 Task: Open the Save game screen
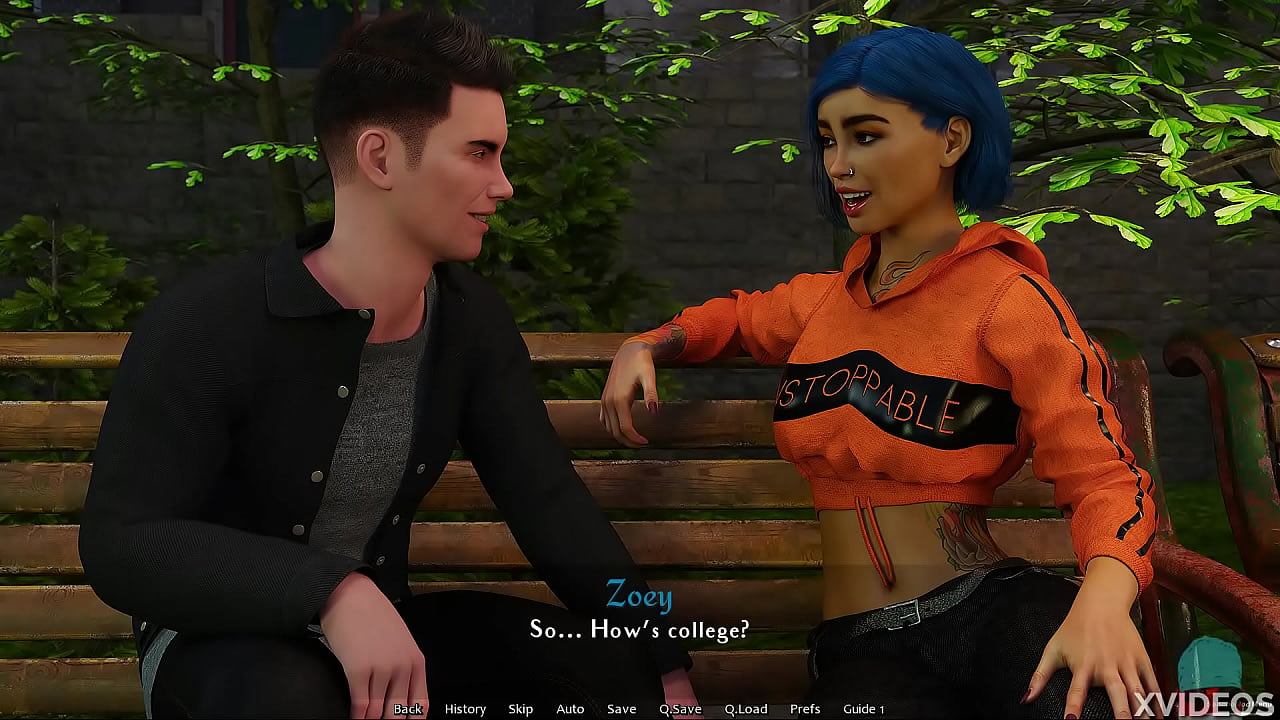[621, 708]
